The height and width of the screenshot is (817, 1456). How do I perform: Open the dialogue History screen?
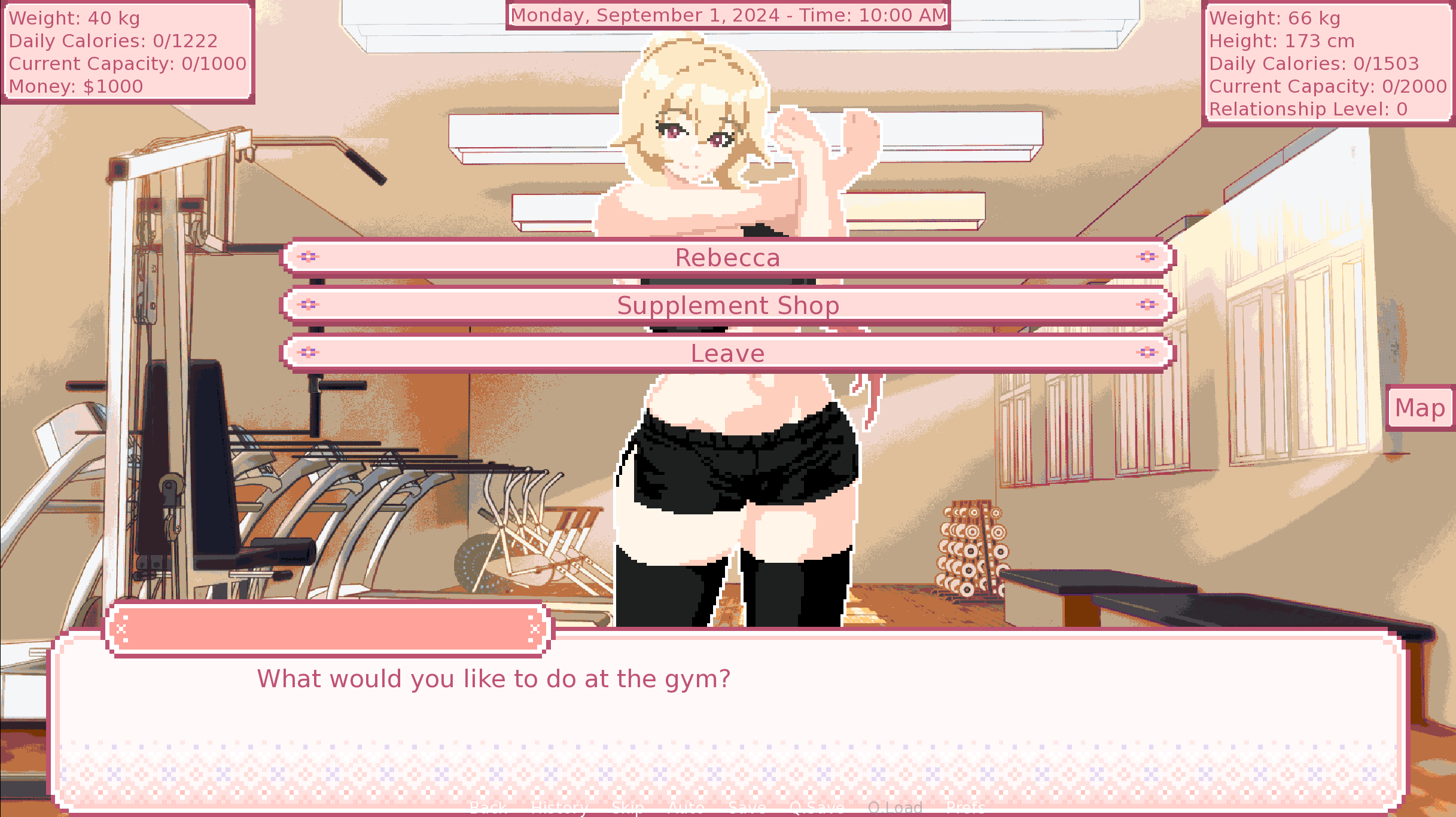(559, 809)
